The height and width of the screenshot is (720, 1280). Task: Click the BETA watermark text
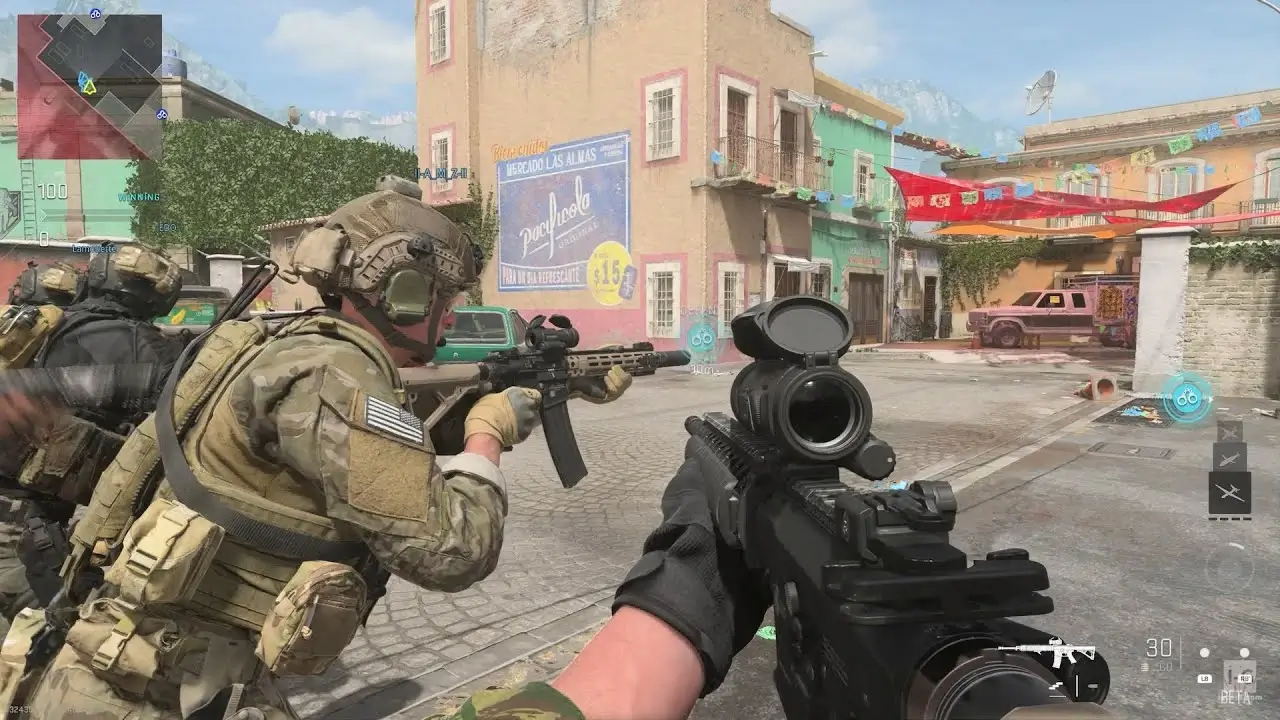click(1235, 696)
